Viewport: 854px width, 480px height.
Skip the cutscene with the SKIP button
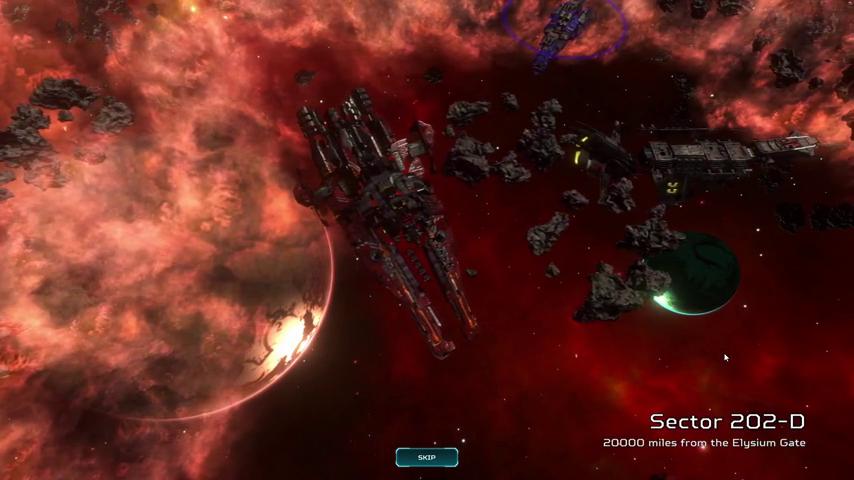pos(427,458)
